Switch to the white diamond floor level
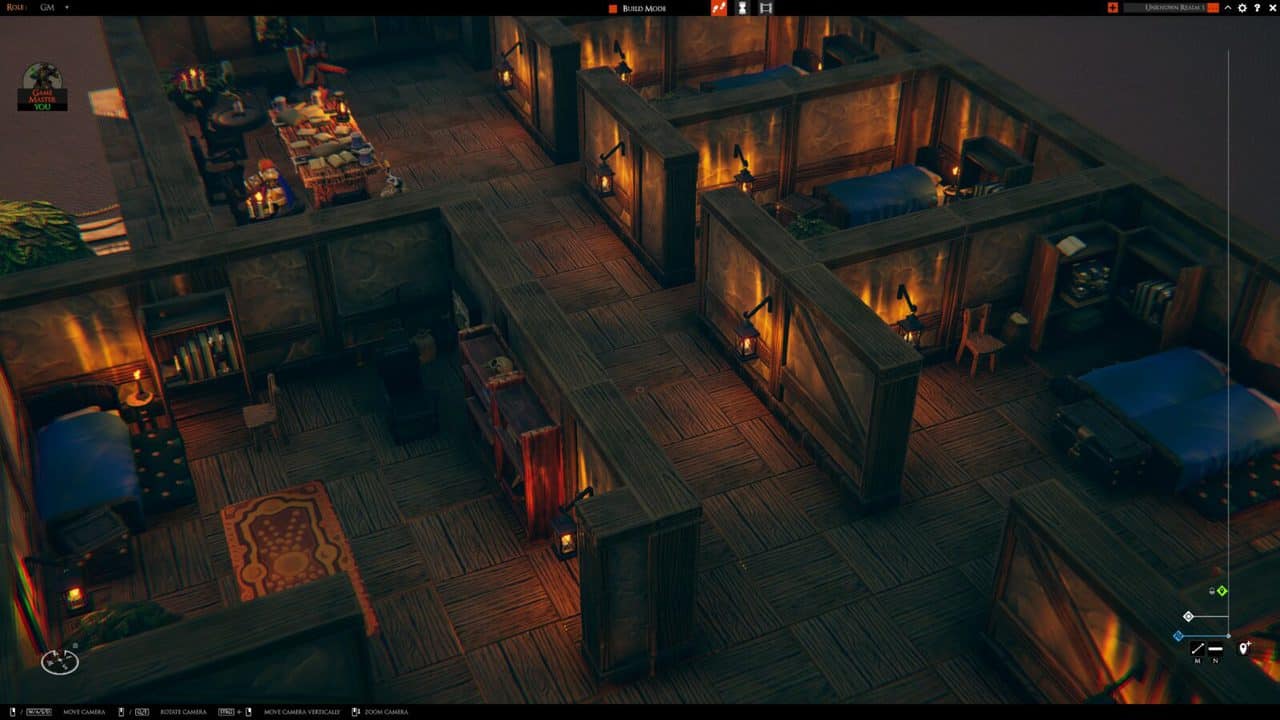Image resolution: width=1280 pixels, height=720 pixels. tap(1188, 616)
